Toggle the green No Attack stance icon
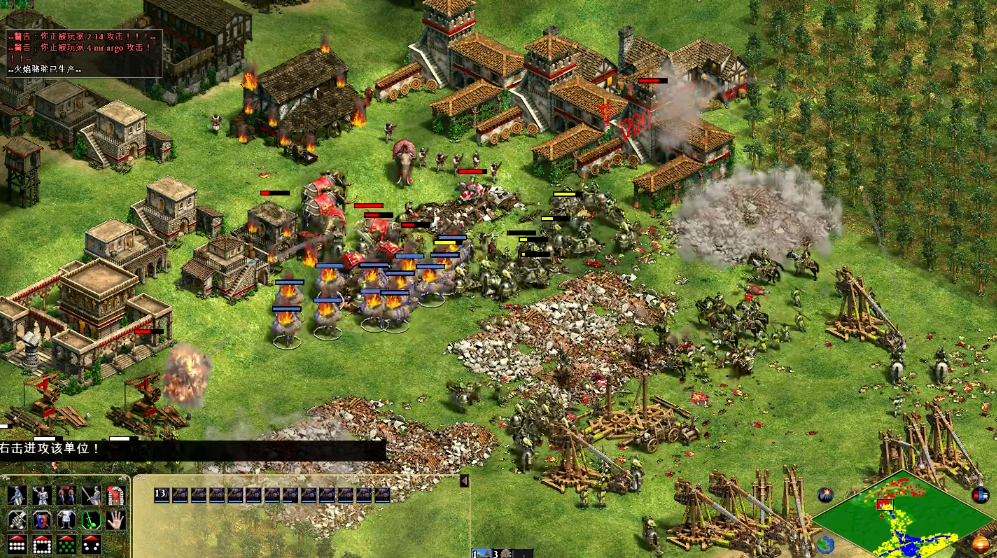This screenshot has height=558, width=997. tap(91, 519)
